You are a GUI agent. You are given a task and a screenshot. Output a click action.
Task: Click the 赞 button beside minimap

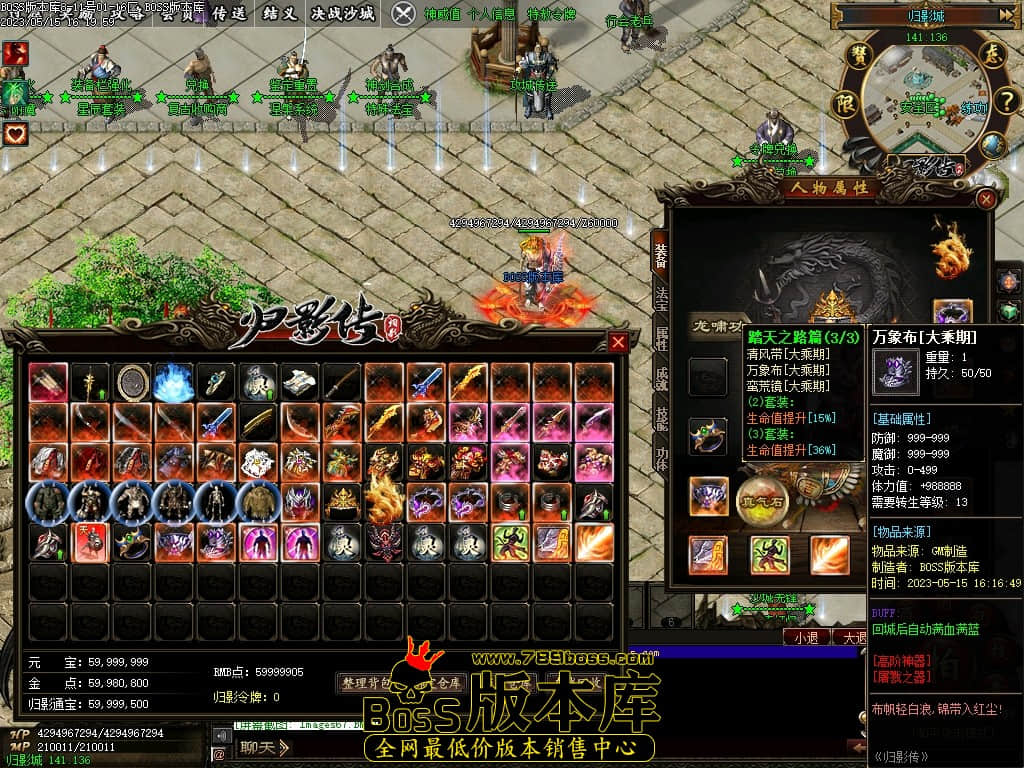pyautogui.click(x=858, y=56)
